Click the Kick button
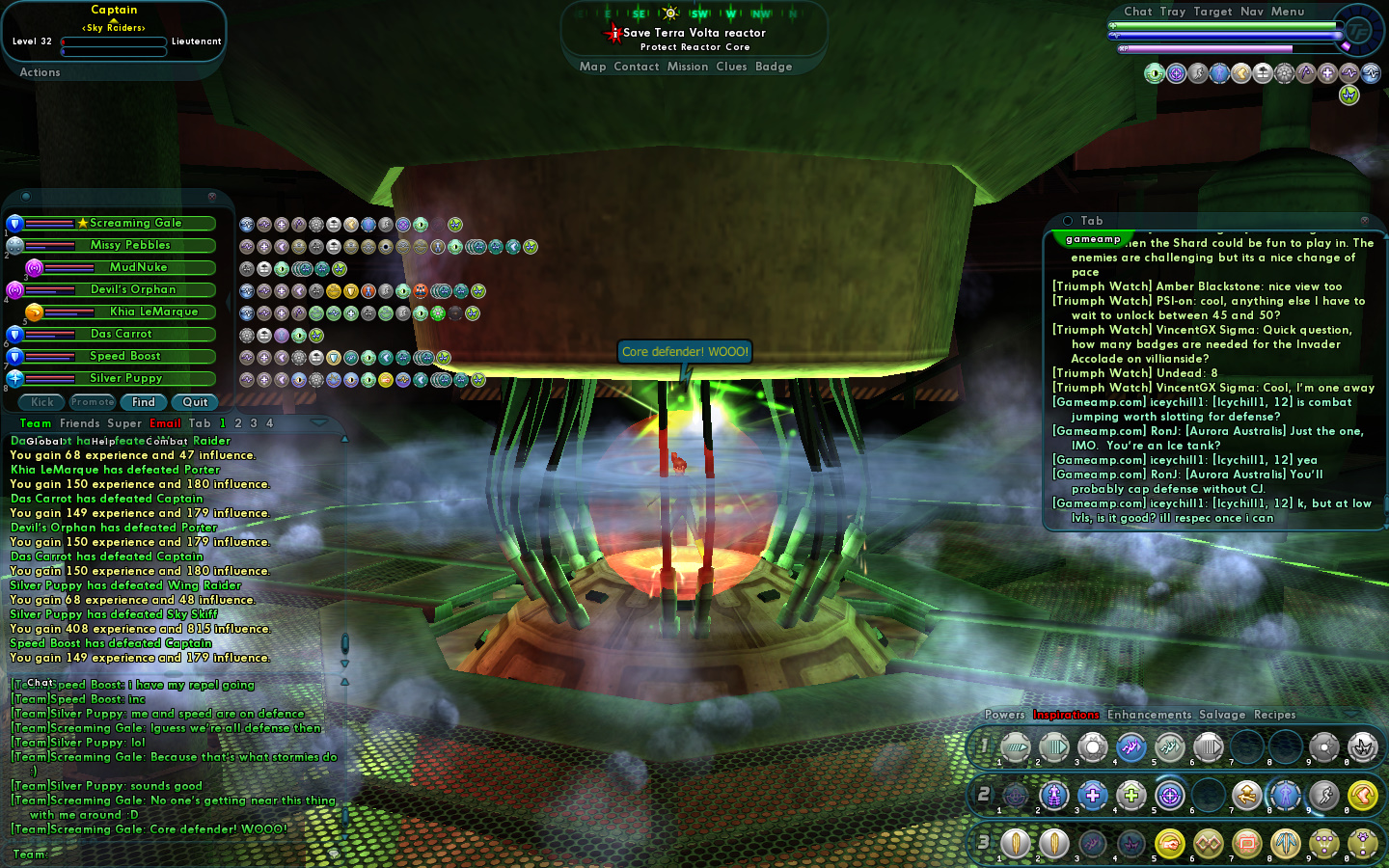Image resolution: width=1389 pixels, height=868 pixels. coord(42,402)
